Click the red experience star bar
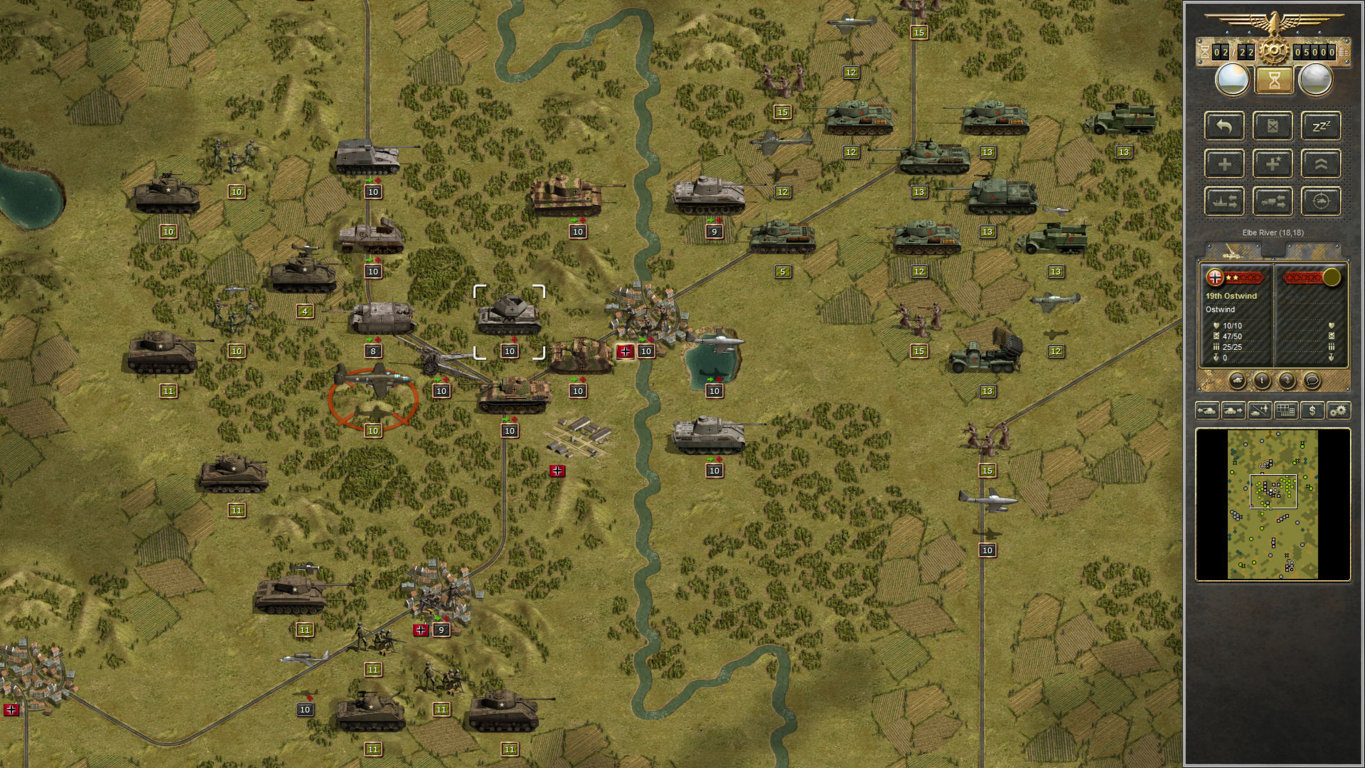Viewport: 1365px width, 768px height. pyautogui.click(x=1244, y=277)
